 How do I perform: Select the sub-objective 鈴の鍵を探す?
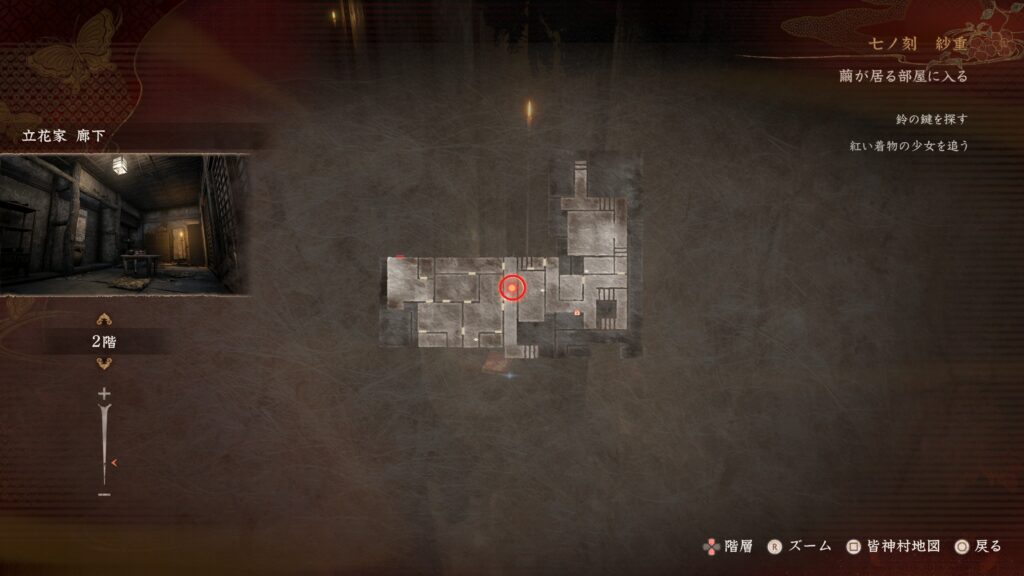coord(931,119)
